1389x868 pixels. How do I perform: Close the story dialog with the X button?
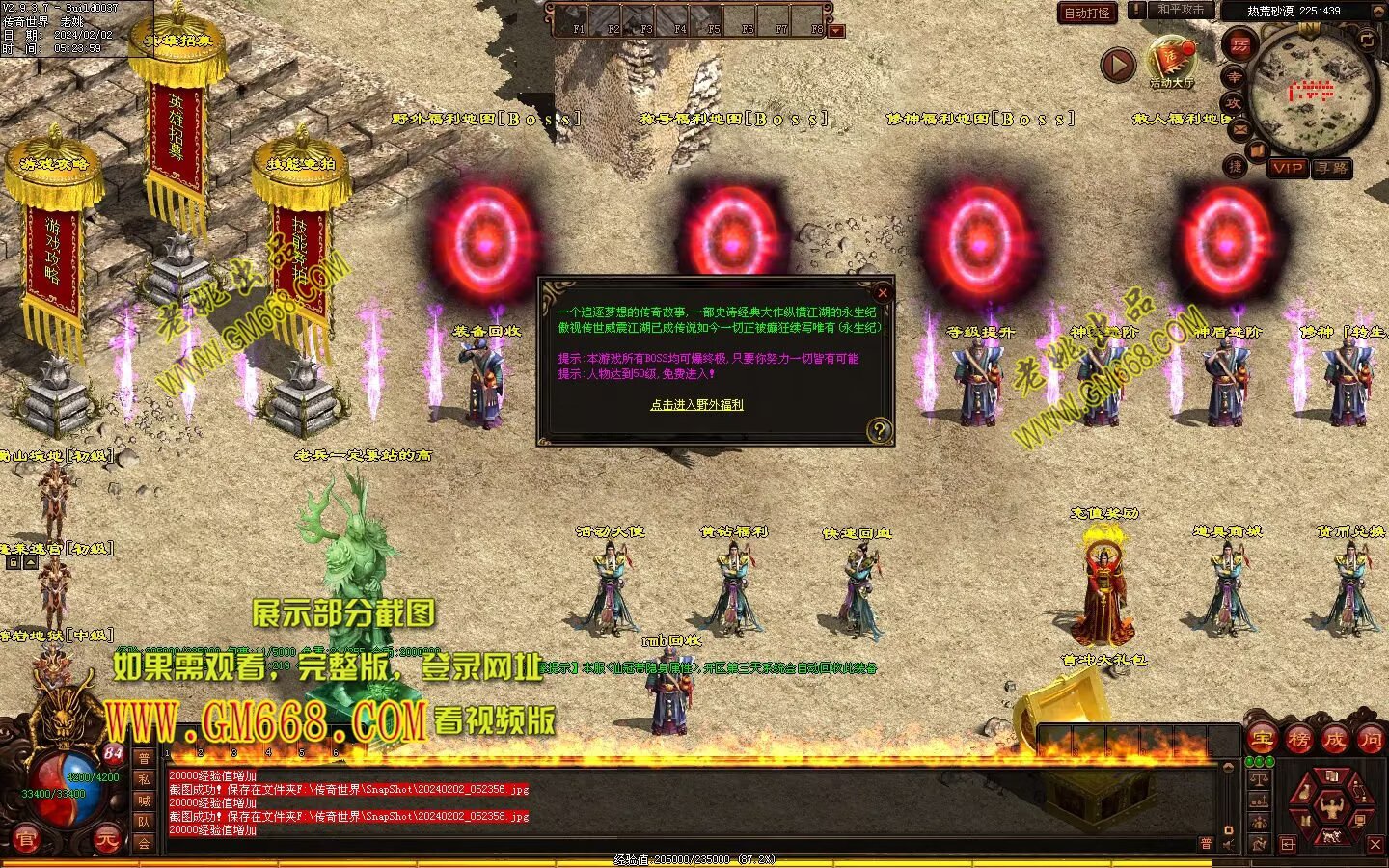[882, 293]
